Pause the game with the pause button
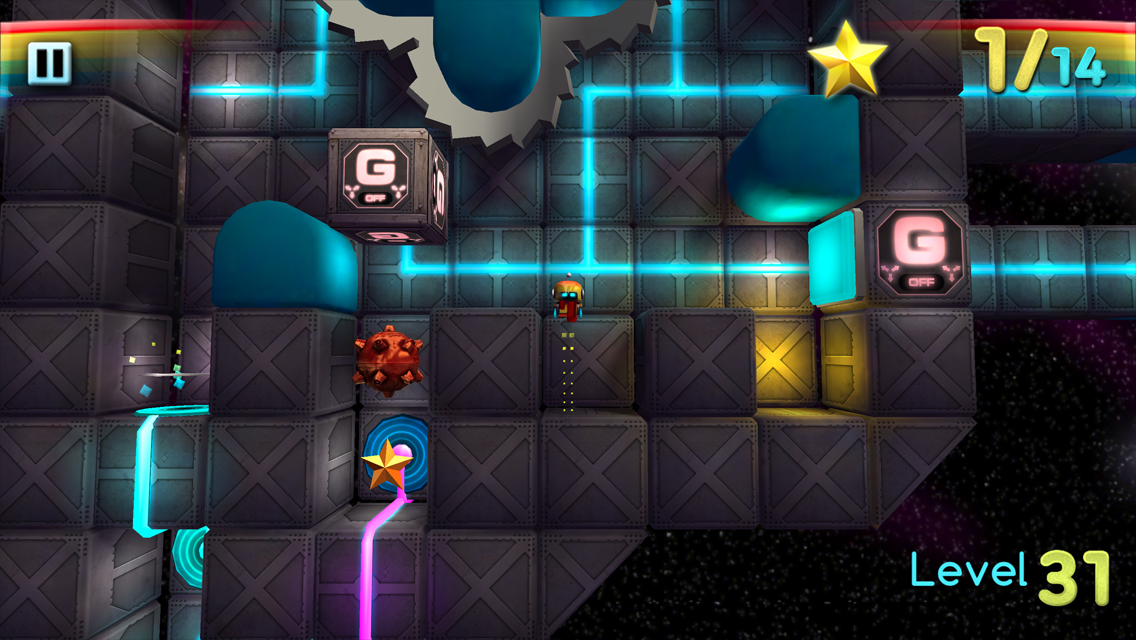The height and width of the screenshot is (640, 1136). 49,63
